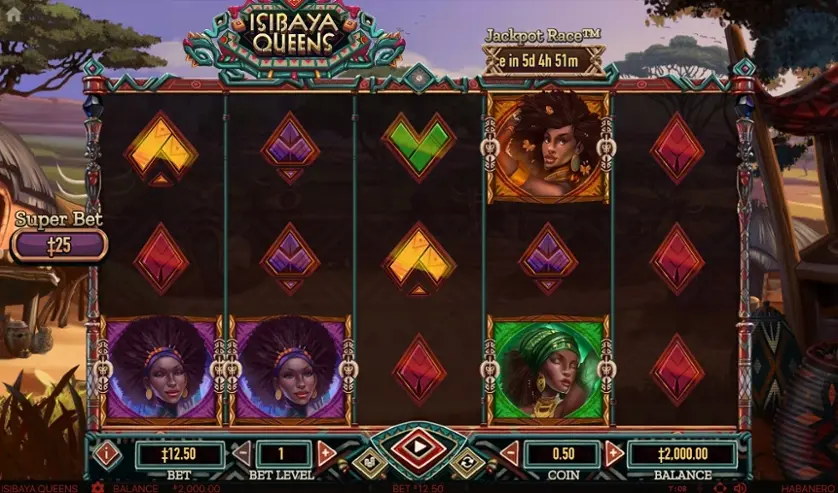Image resolution: width=838 pixels, height=493 pixels.
Task: Open settings via the gear icon
Action: [x=97, y=488]
